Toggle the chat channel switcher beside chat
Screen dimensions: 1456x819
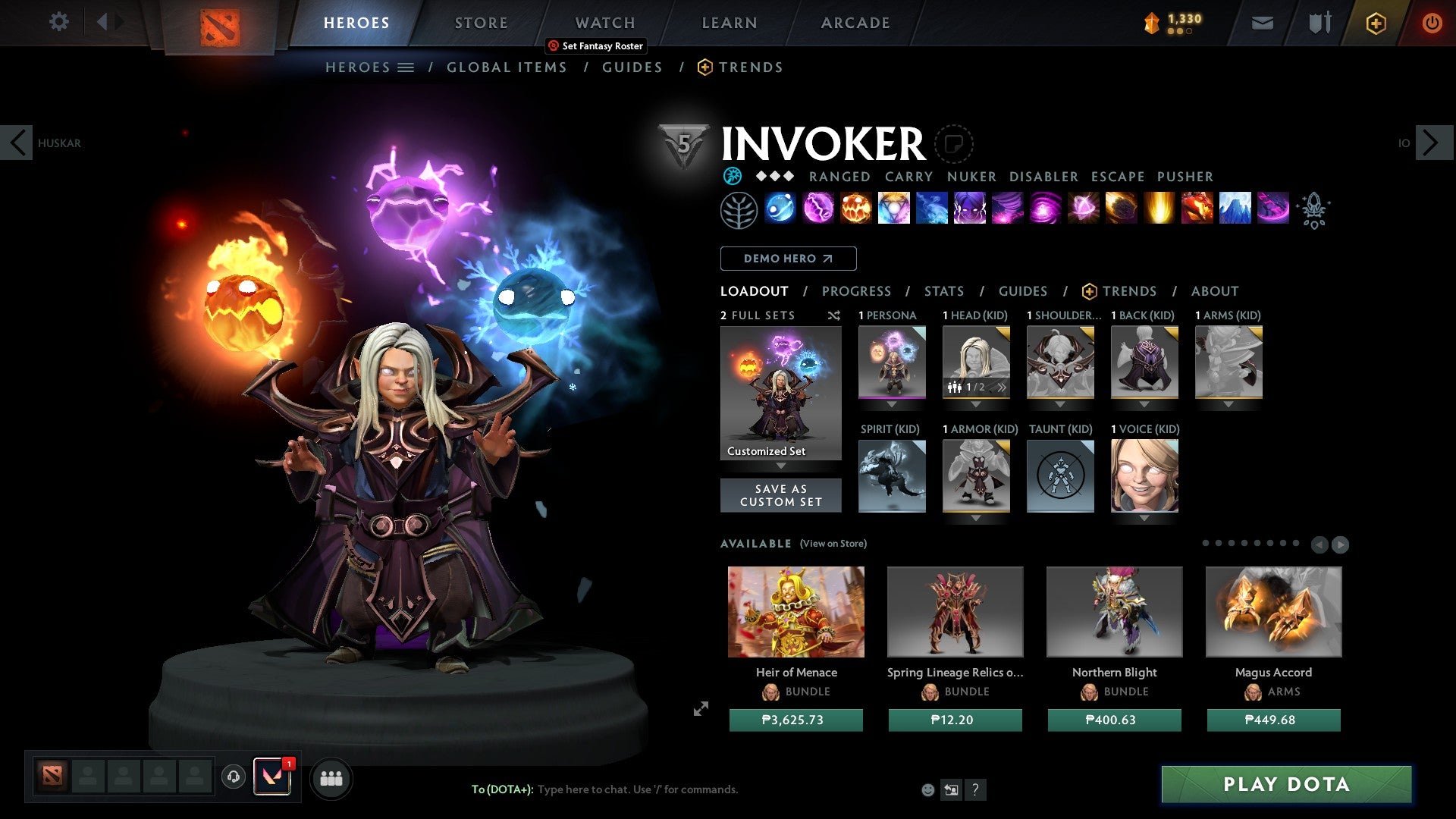click(x=951, y=789)
